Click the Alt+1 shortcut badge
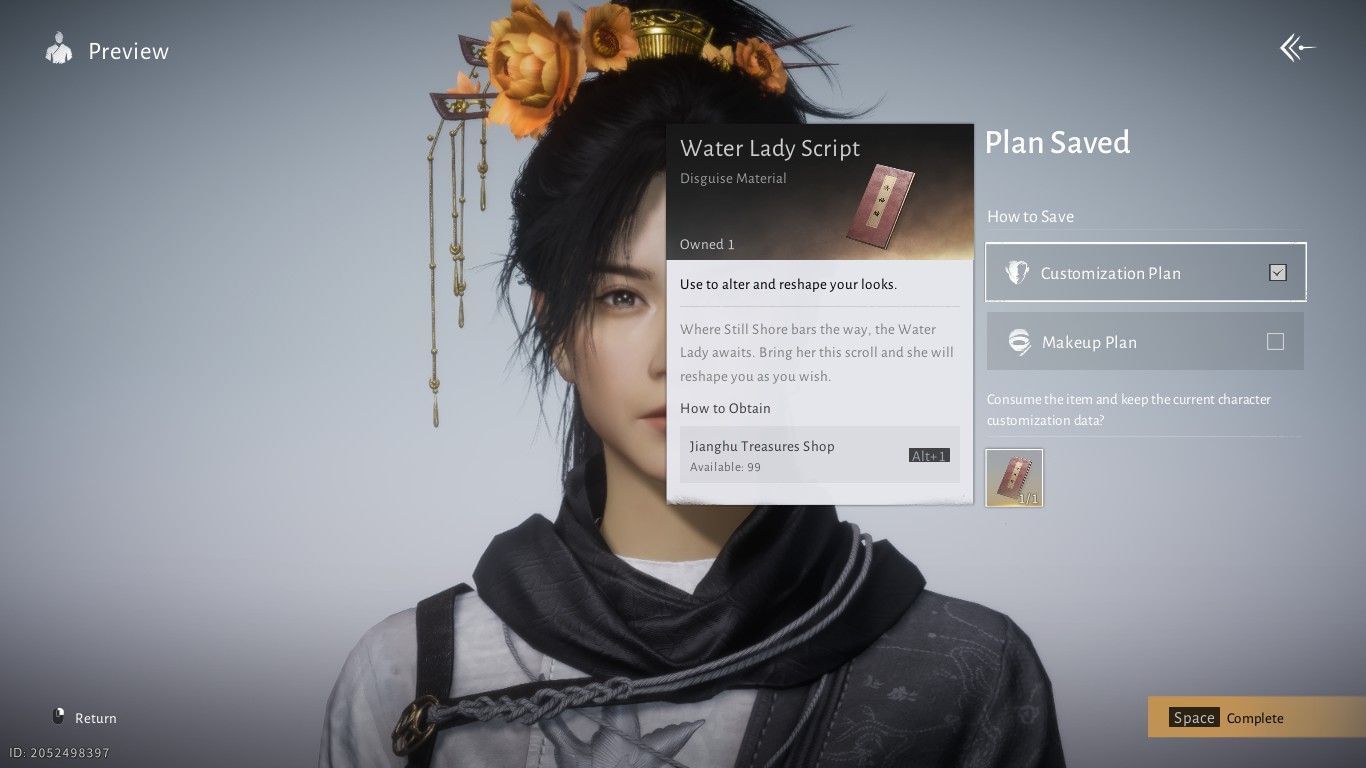 (929, 455)
